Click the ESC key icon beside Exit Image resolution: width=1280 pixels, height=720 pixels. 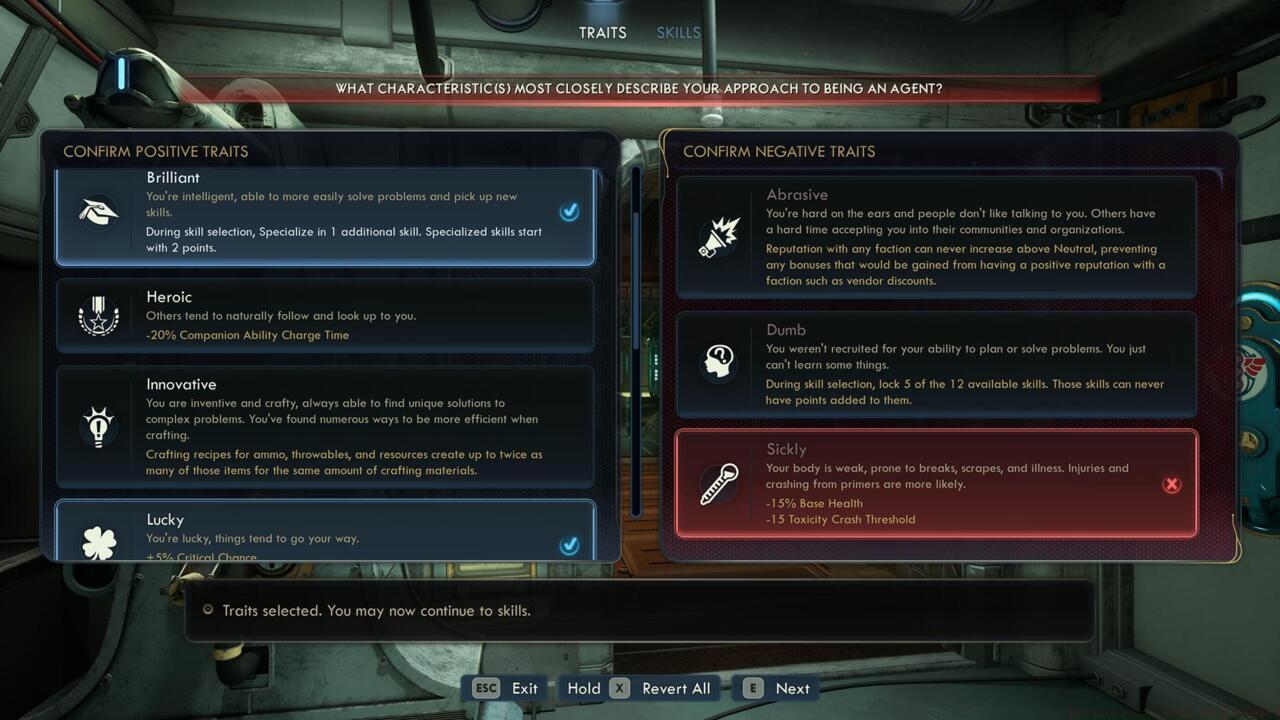(x=486, y=688)
